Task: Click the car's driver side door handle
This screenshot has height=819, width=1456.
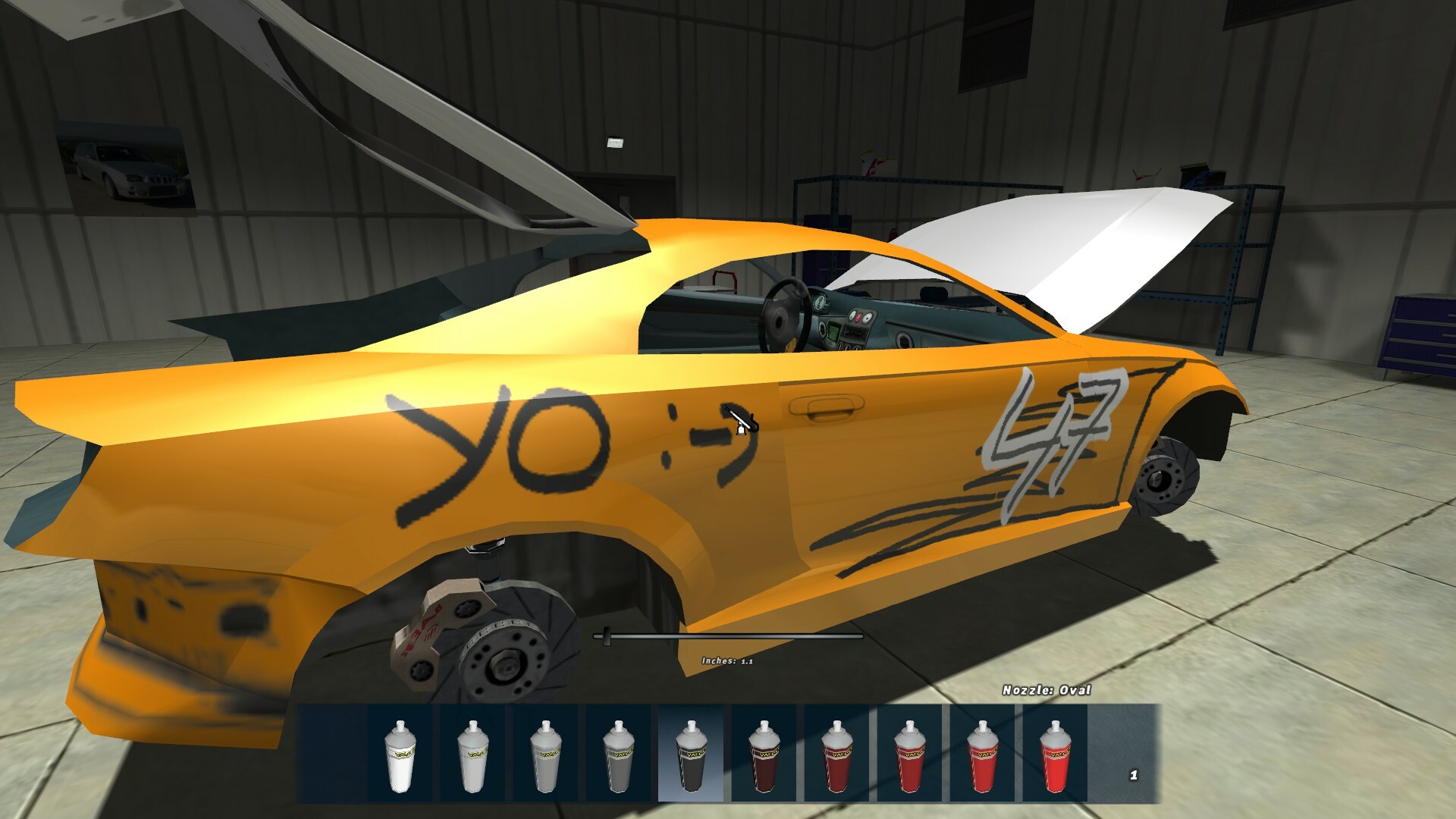Action: (827, 407)
